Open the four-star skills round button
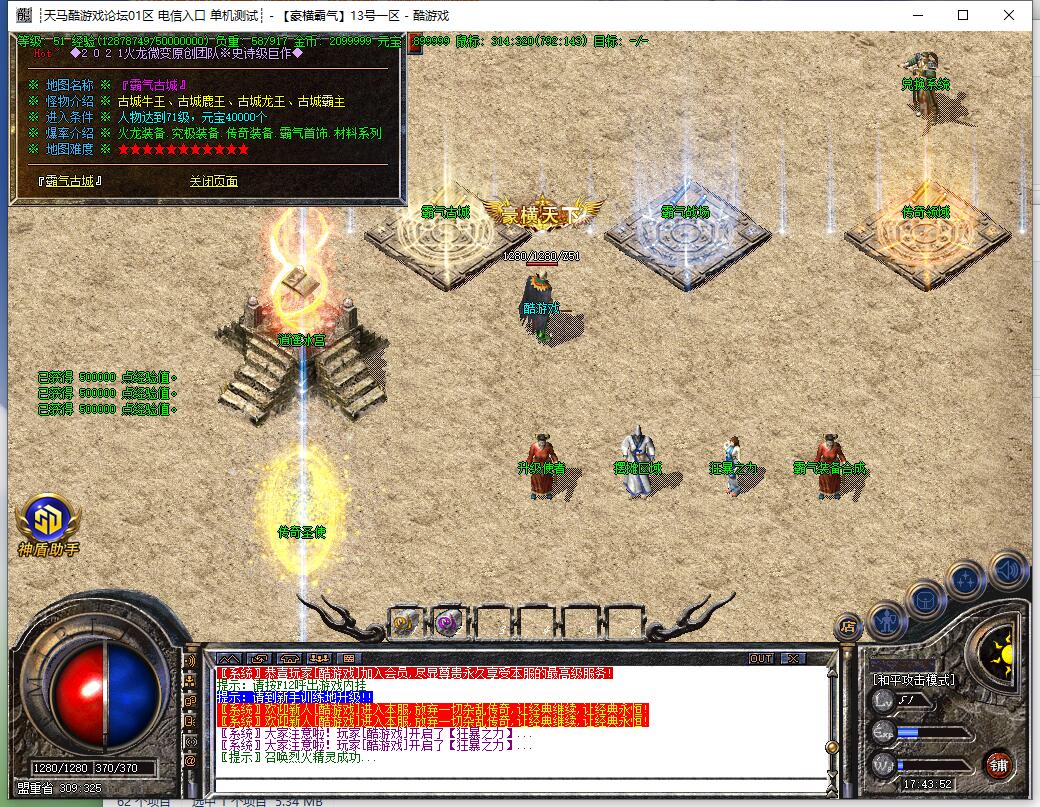This screenshot has height=807, width=1040. tap(967, 578)
